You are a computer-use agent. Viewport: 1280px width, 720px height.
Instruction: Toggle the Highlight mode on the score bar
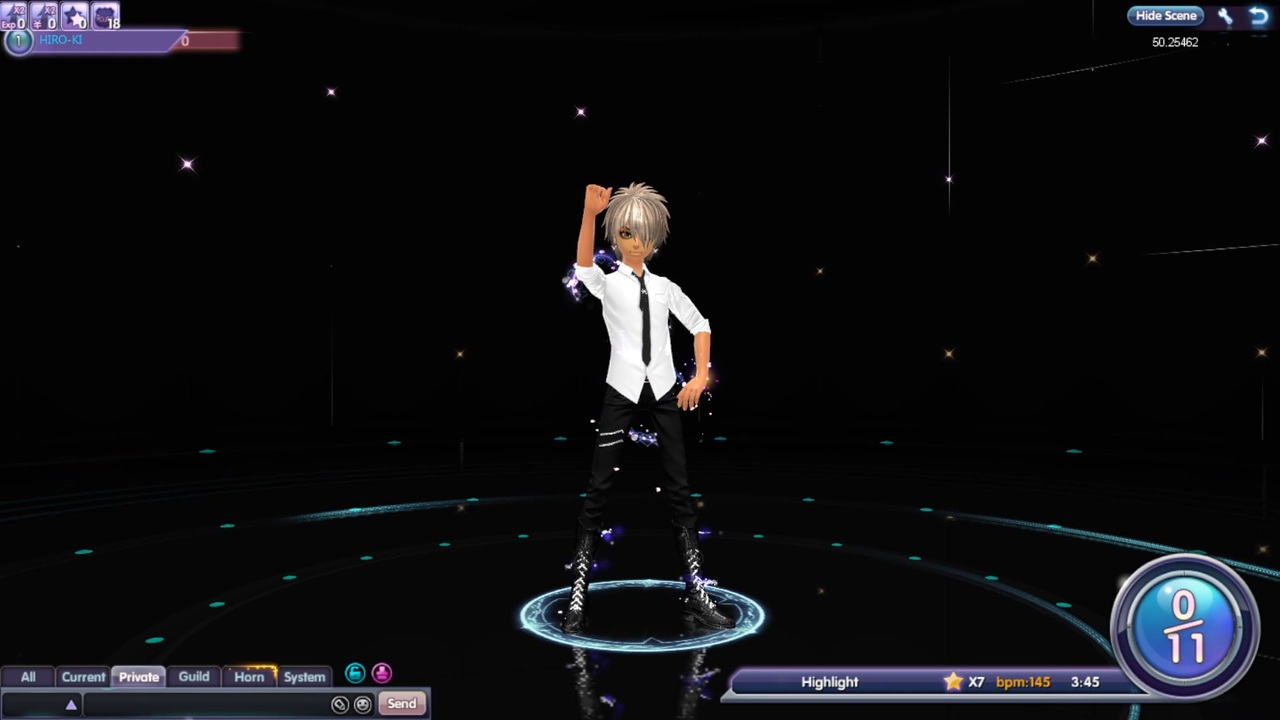coord(829,681)
